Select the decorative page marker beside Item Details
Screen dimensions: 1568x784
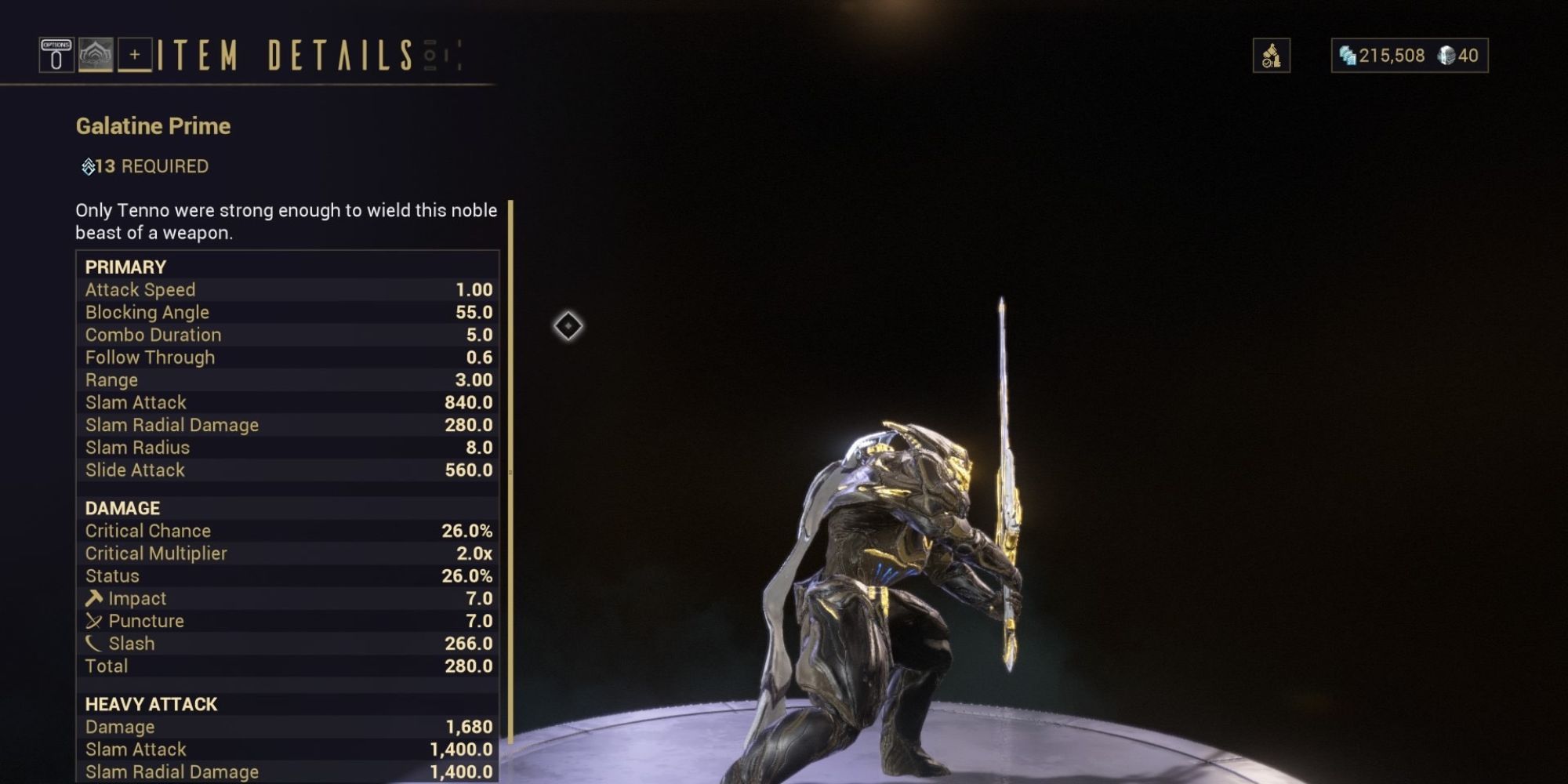[428, 55]
